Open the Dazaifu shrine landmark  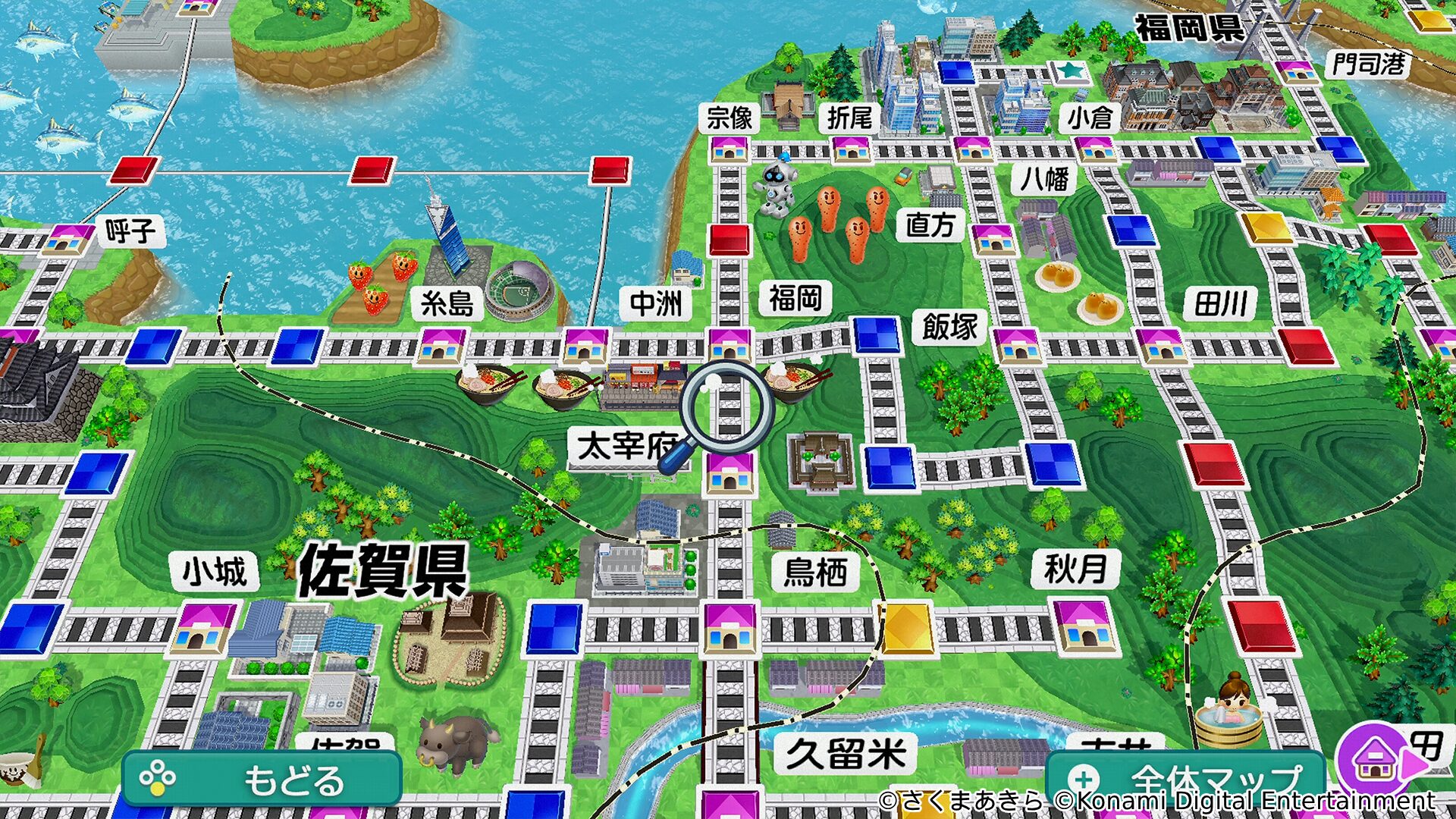point(819,463)
